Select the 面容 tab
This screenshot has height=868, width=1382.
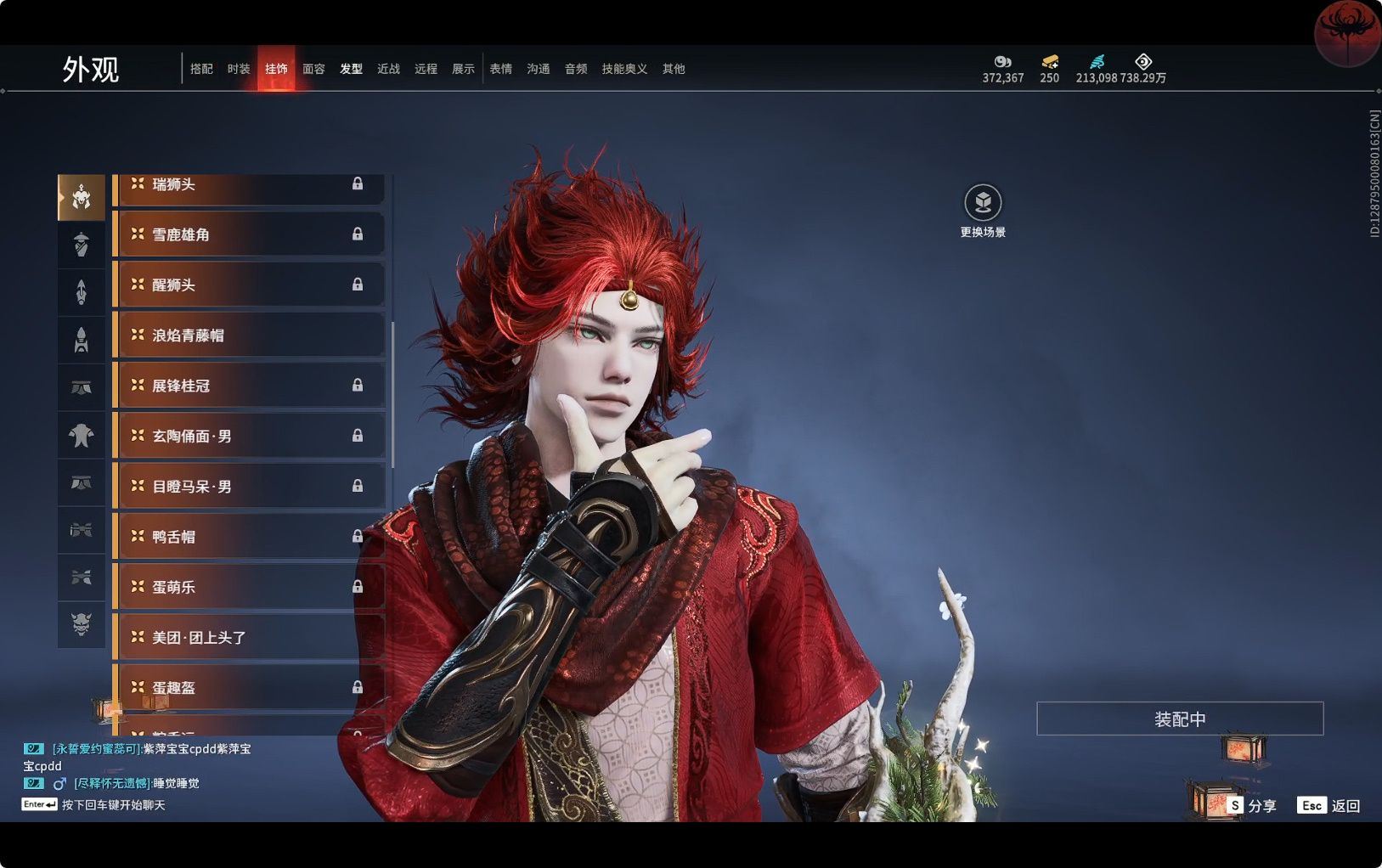(313, 69)
